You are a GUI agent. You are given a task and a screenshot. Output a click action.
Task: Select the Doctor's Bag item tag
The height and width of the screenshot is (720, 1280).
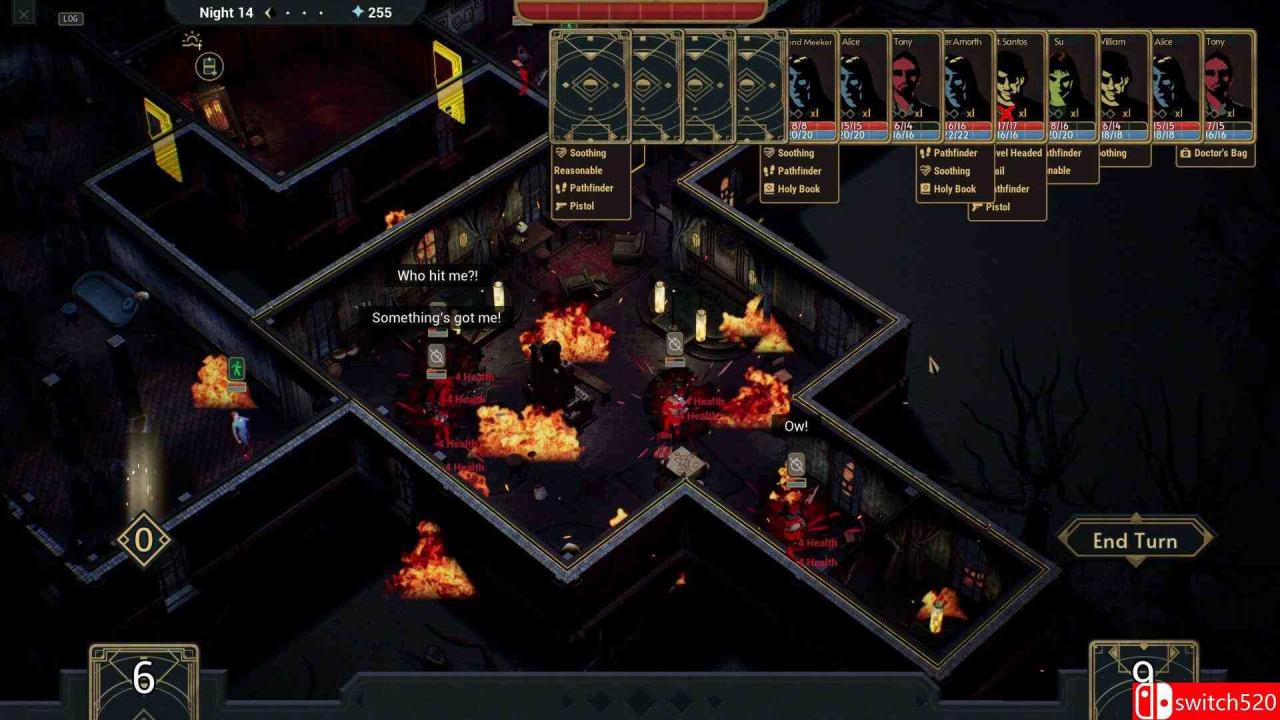1215,154
